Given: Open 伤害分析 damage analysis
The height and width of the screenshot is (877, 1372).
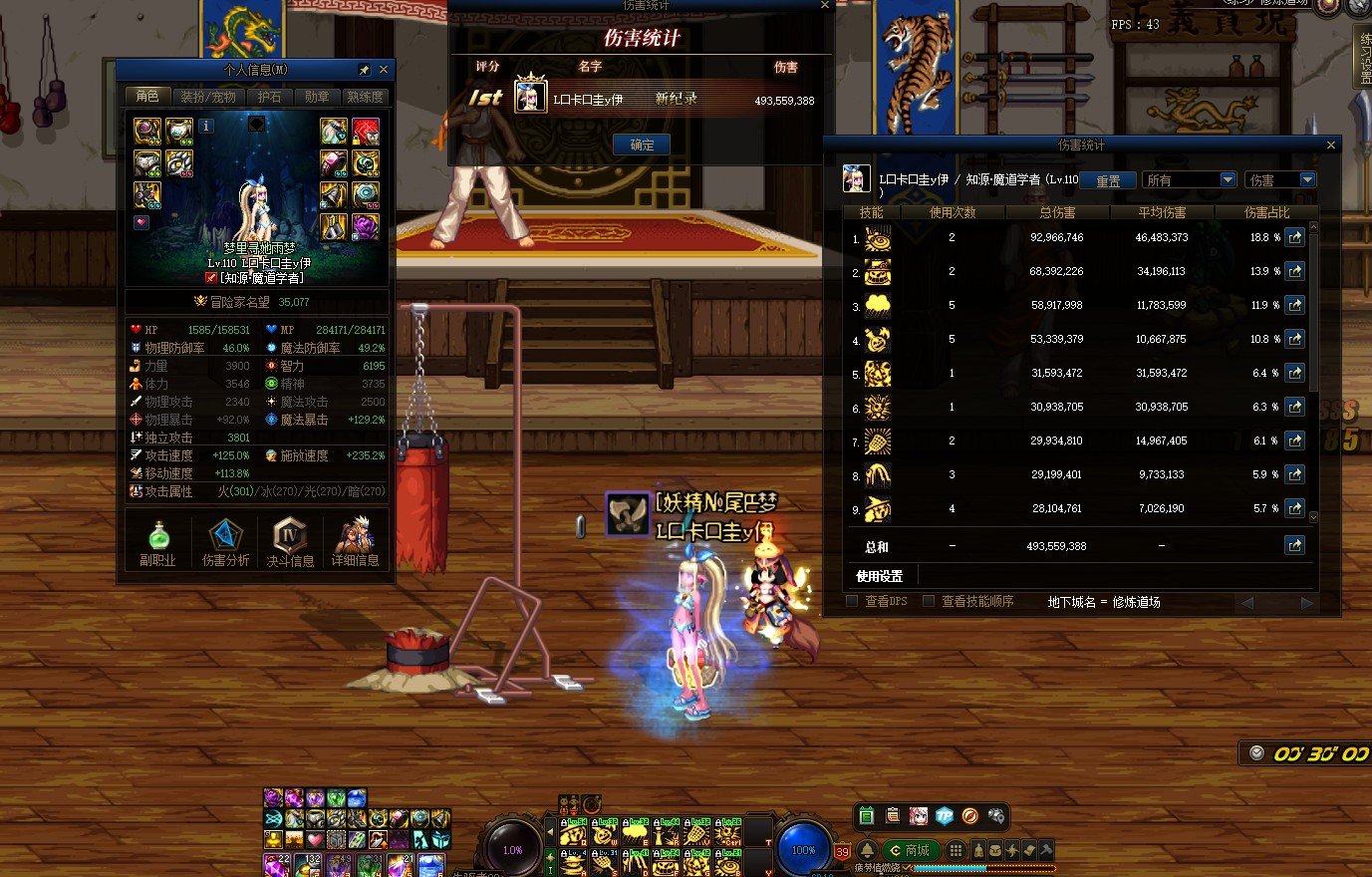Looking at the screenshot, I should tap(225, 542).
